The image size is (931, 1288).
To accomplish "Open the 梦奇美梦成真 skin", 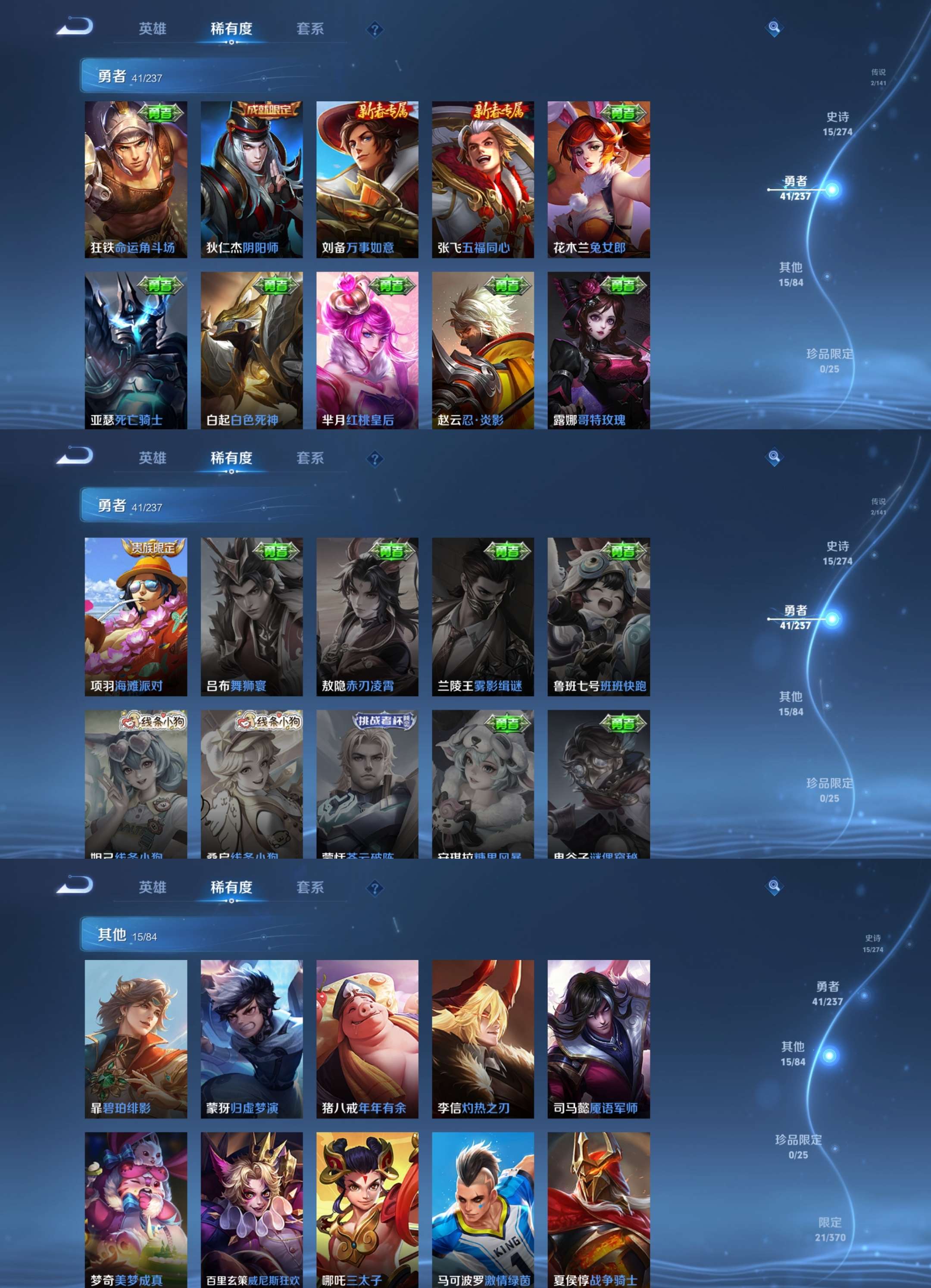I will pos(136,1210).
